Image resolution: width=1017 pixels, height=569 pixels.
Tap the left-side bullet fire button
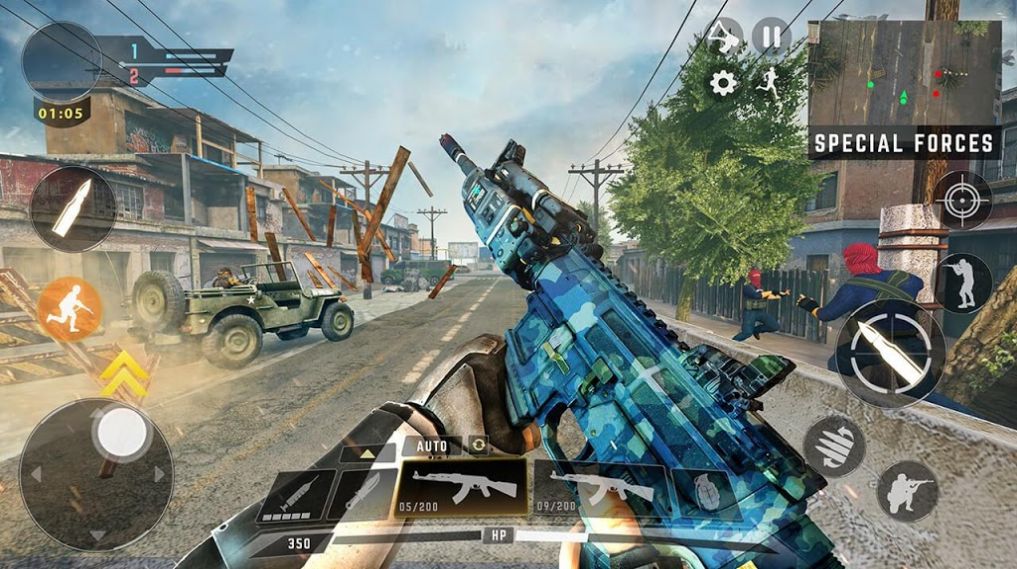(73, 208)
